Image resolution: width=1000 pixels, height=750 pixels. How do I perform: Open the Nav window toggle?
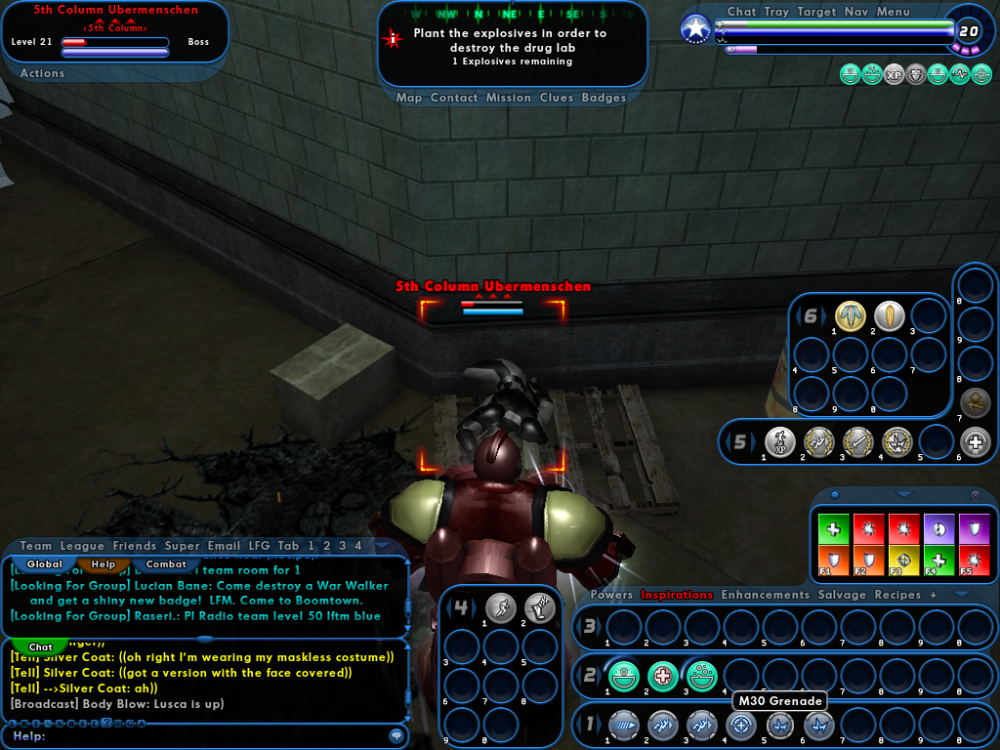(x=856, y=12)
